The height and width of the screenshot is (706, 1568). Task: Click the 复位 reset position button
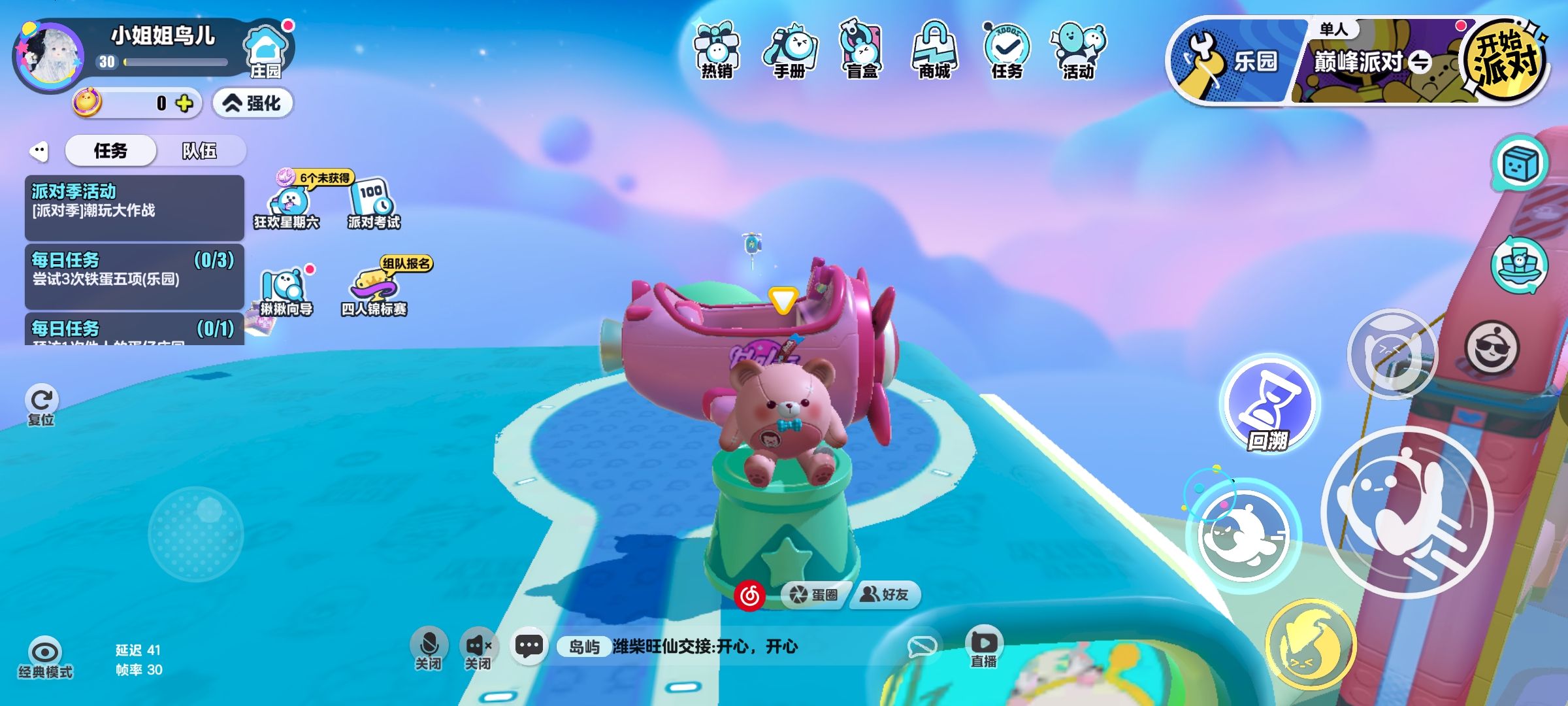pos(41,405)
